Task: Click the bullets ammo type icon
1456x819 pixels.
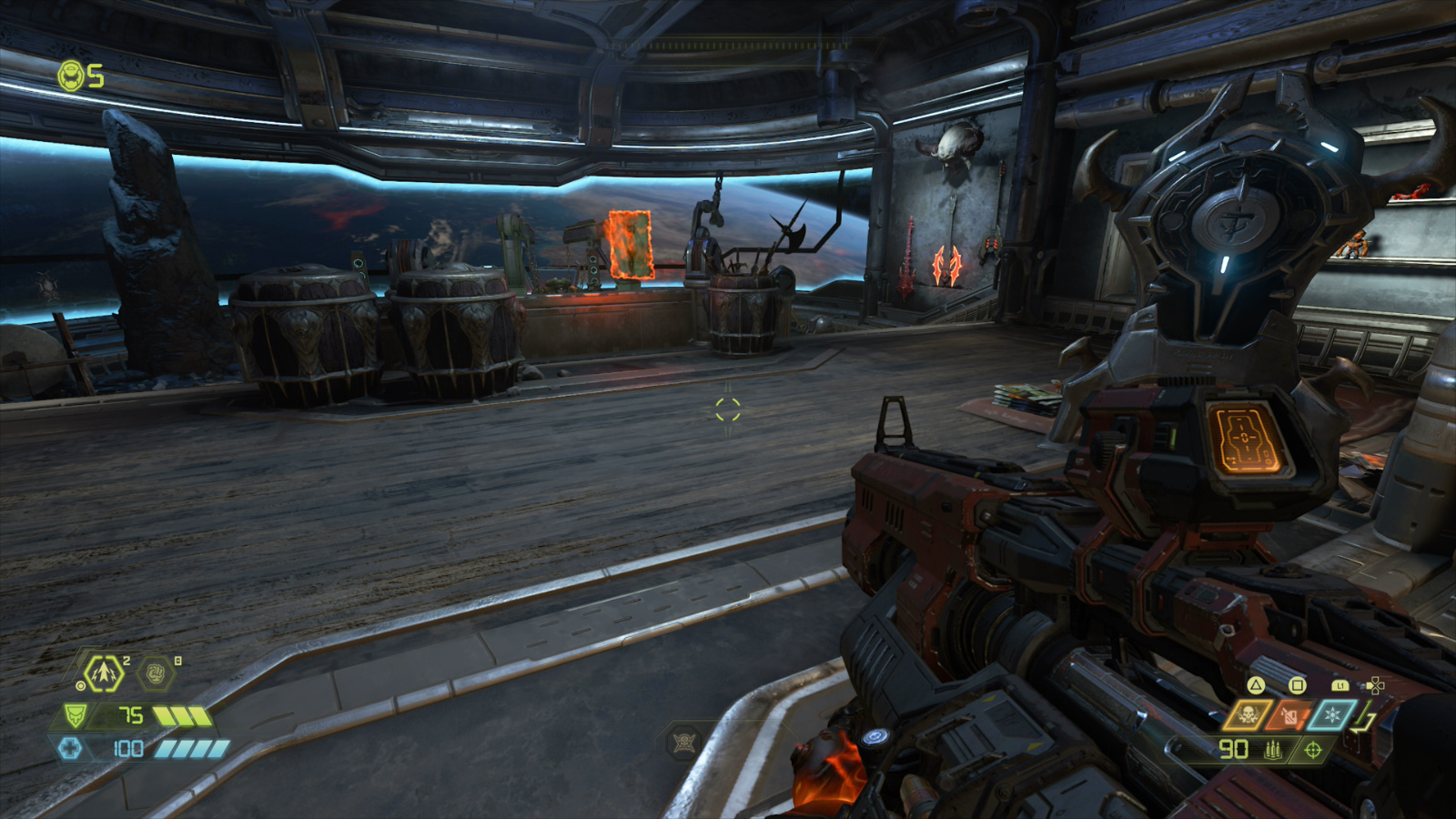Action: tap(1273, 750)
